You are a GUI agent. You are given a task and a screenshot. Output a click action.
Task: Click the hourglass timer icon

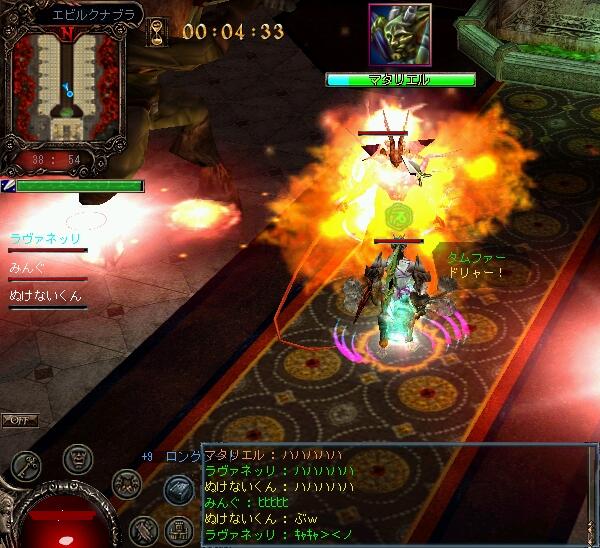[x=156, y=33]
